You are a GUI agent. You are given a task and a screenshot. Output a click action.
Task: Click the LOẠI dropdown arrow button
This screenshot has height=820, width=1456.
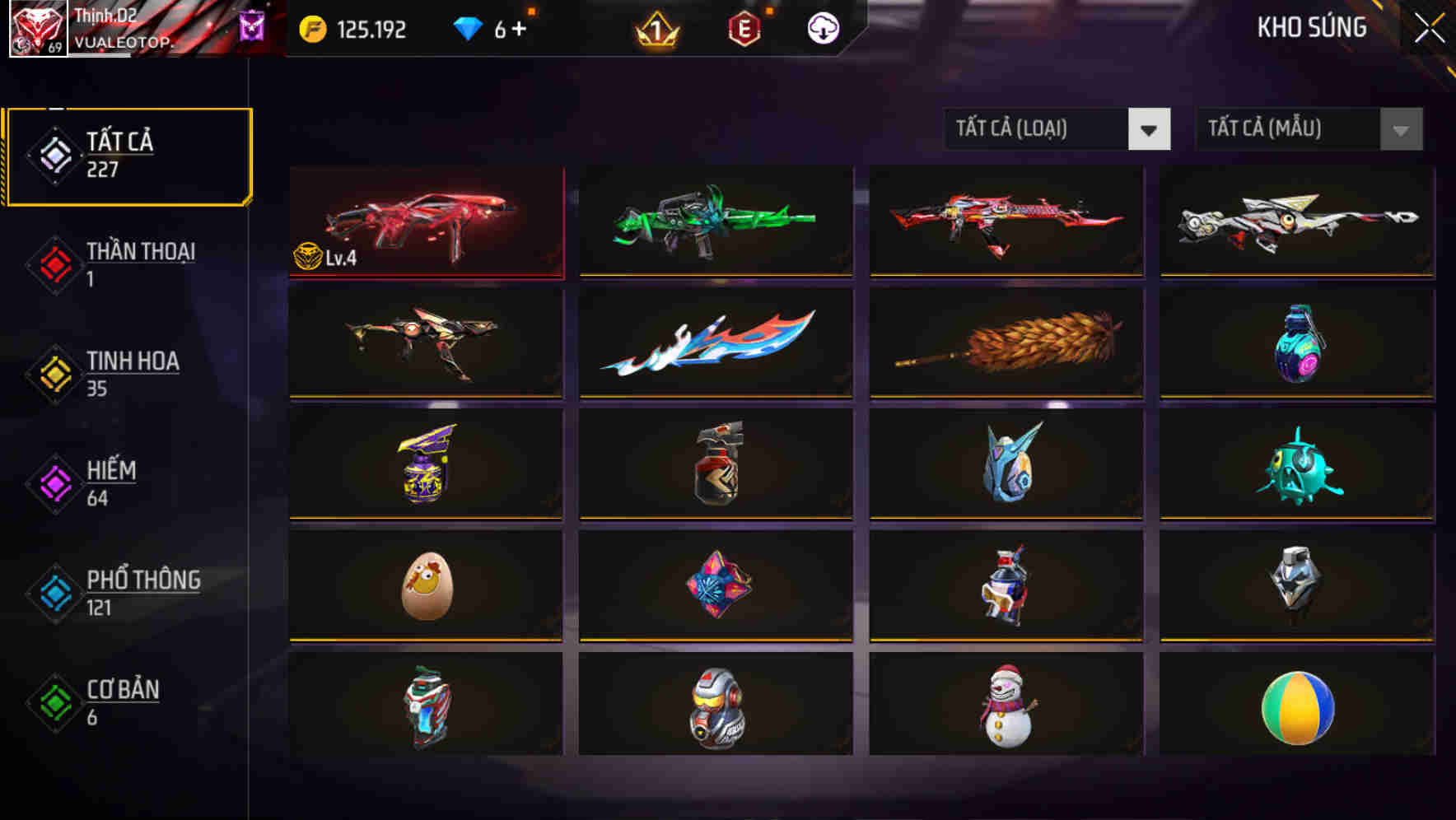tap(1151, 129)
